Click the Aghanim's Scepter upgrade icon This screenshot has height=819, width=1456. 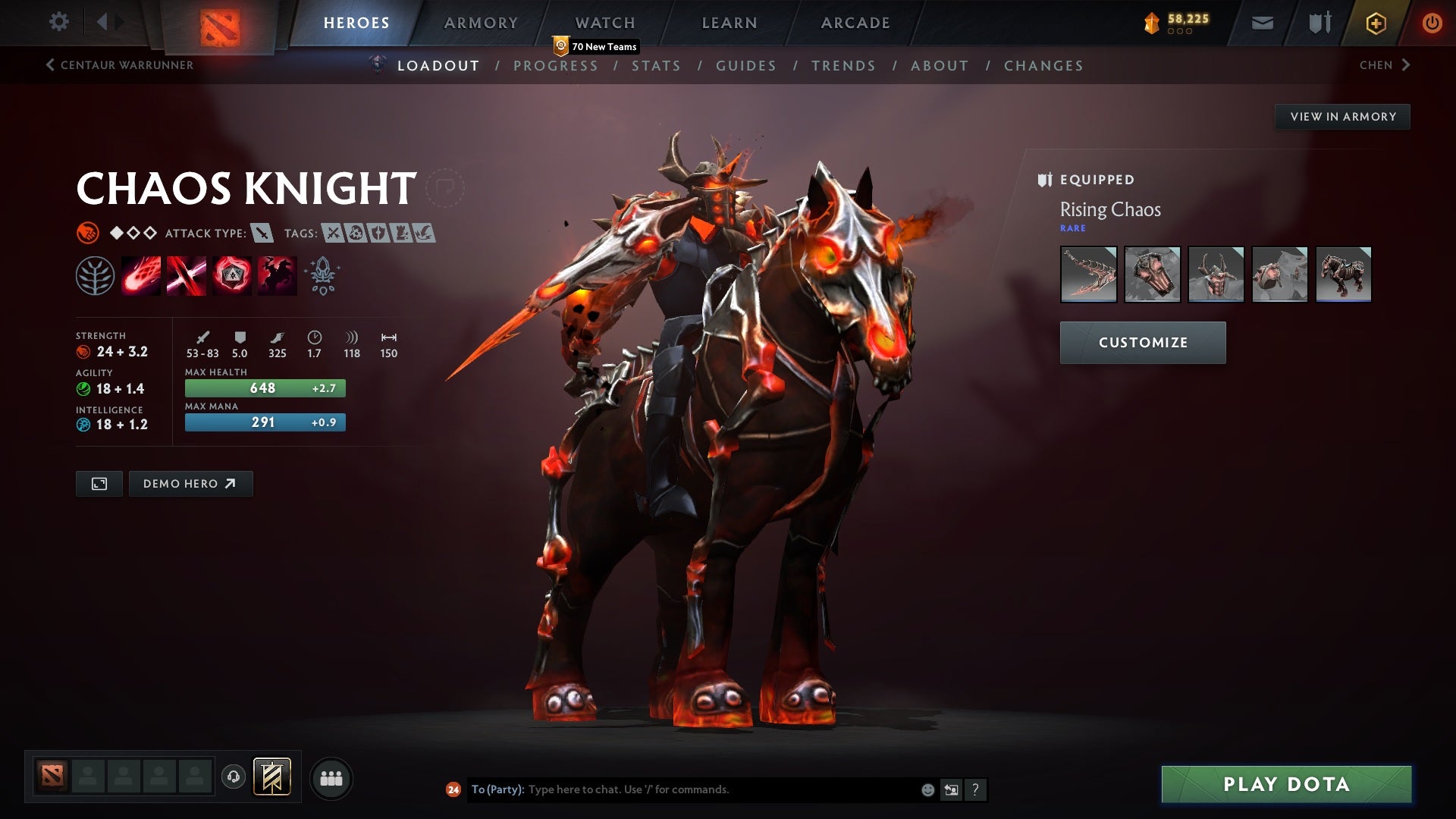(322, 275)
